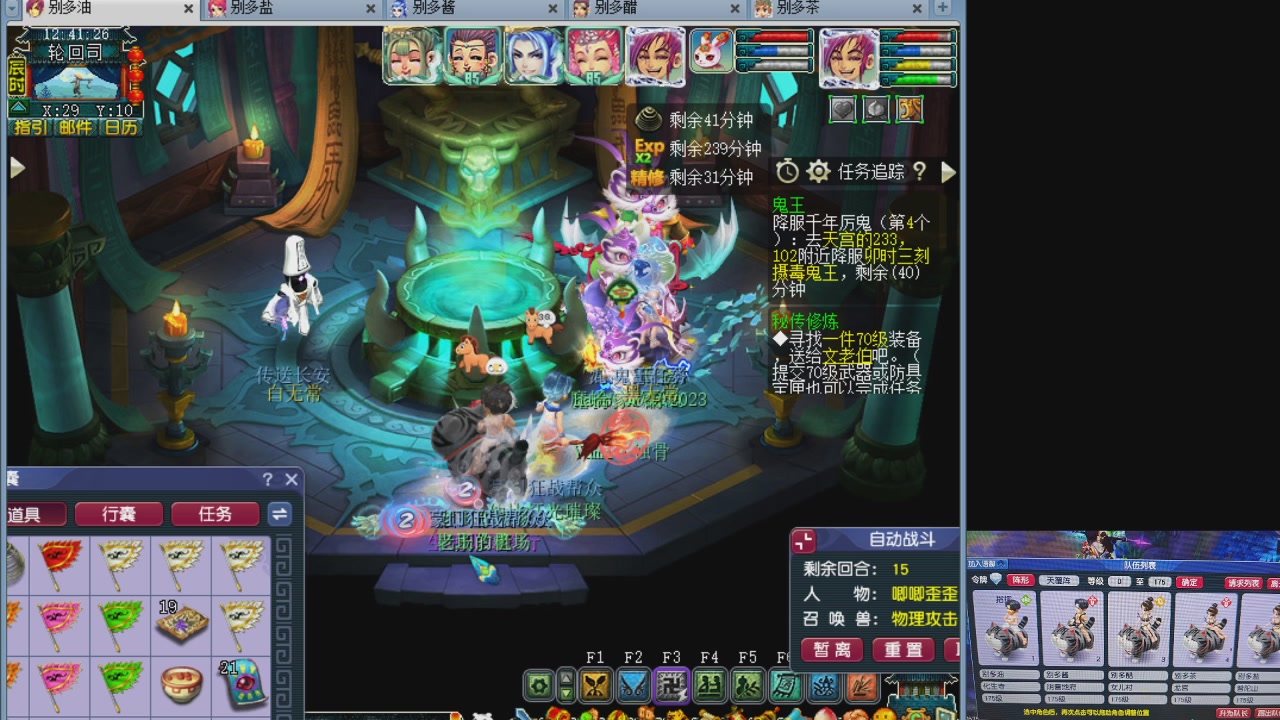
Task: Click the question mark help icon in task tracker
Action: 921,171
